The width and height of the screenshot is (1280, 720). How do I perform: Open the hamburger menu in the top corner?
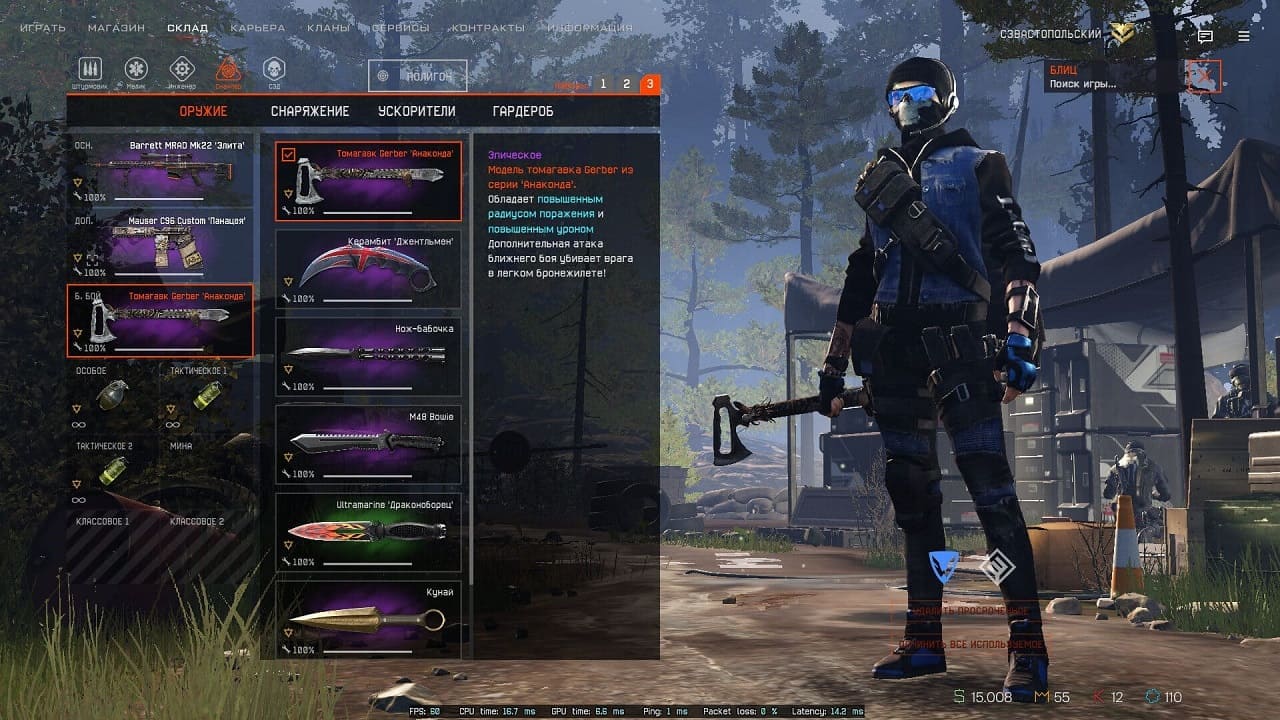(x=1244, y=36)
